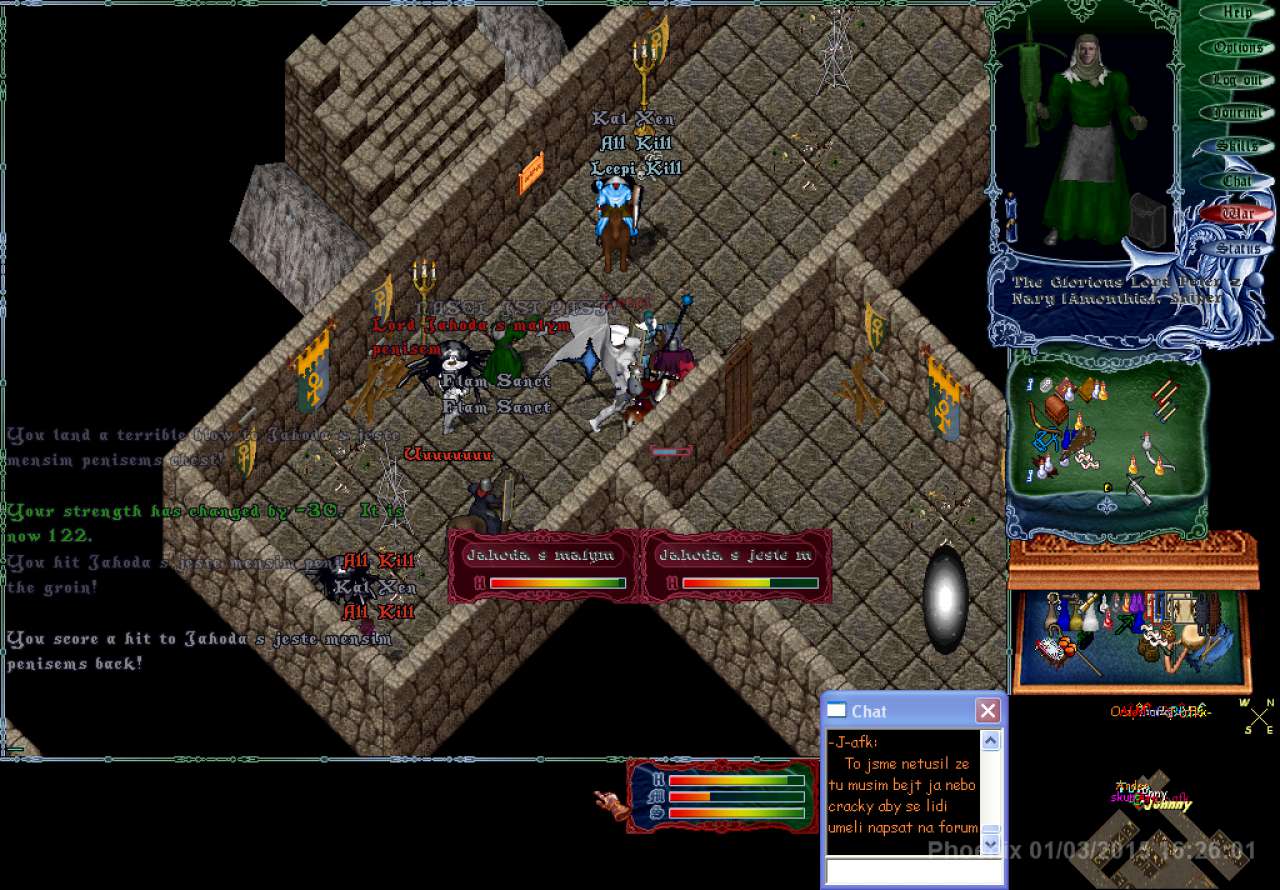Open the Options menu
1280x890 pixels.
point(1237,47)
